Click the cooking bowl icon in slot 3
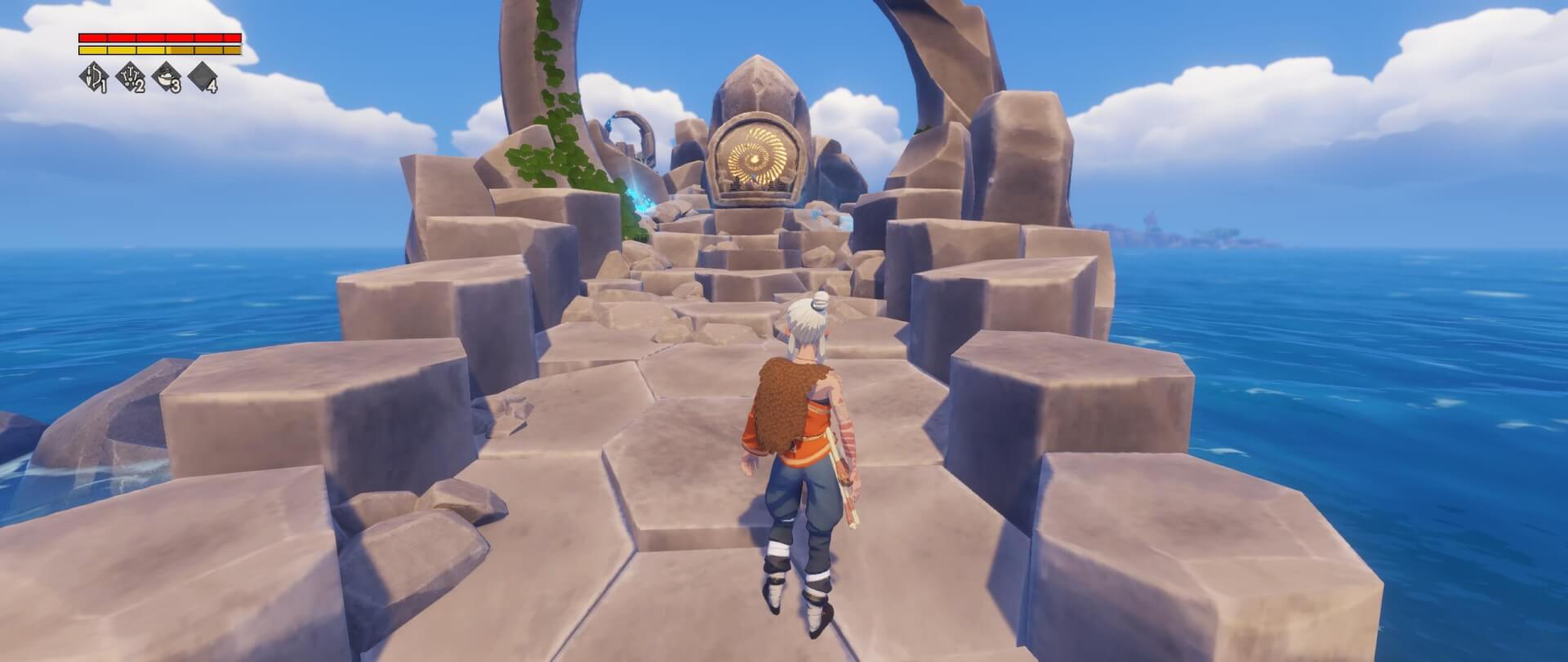Screen dimensions: 1568x662 166,75
